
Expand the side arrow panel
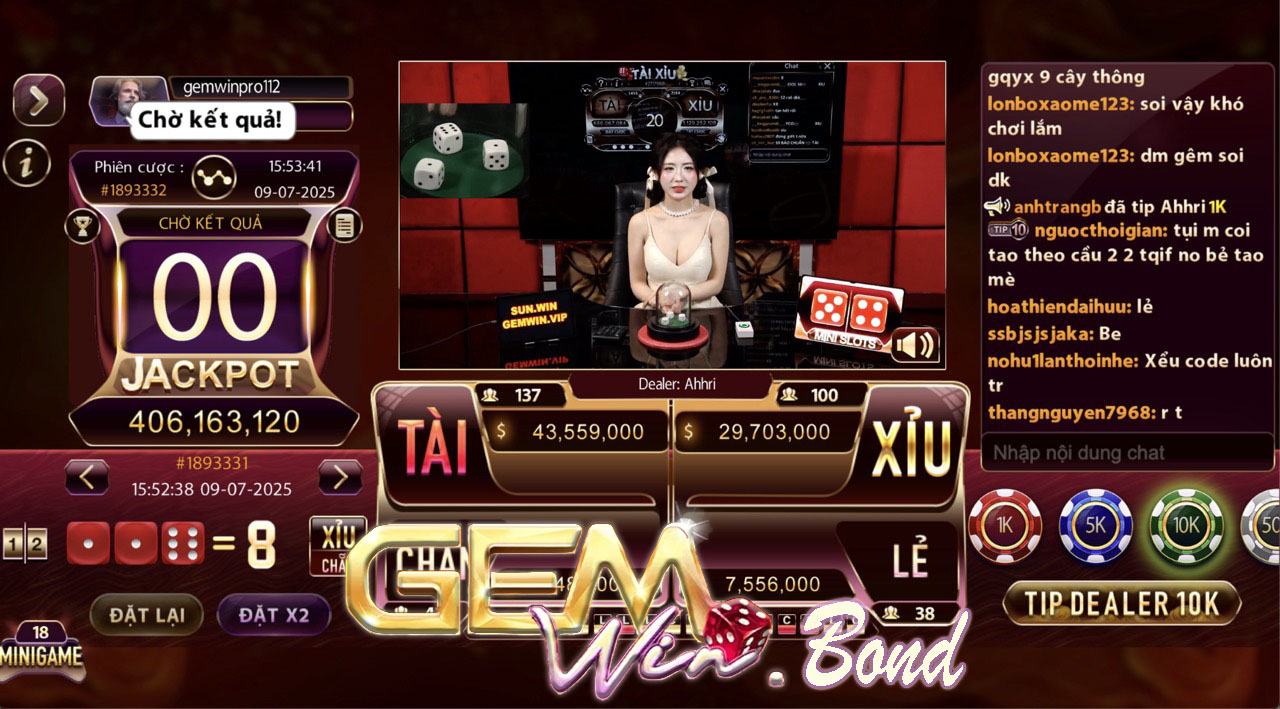38,99
